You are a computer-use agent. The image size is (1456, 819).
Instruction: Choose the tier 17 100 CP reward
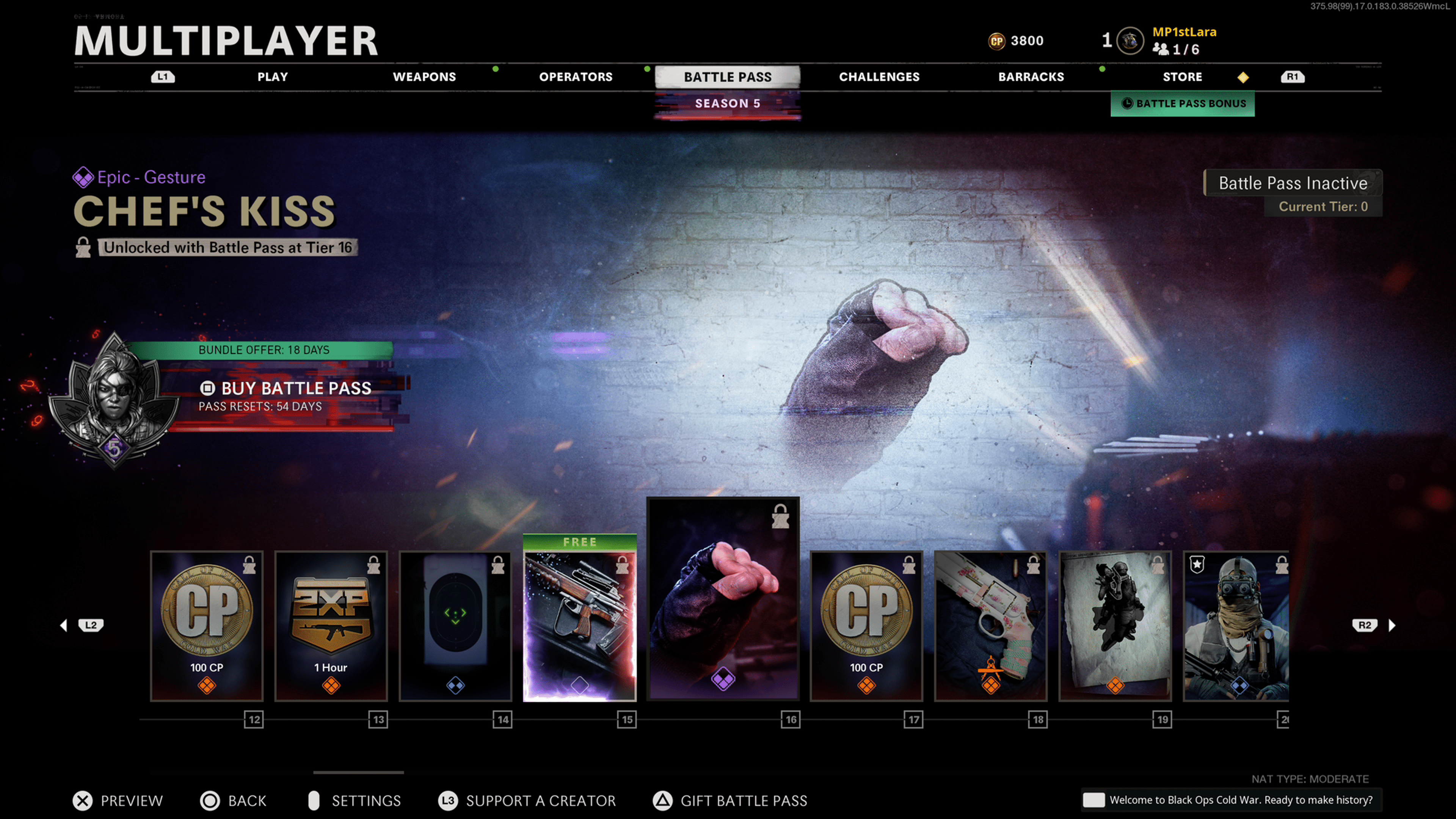pos(866,626)
